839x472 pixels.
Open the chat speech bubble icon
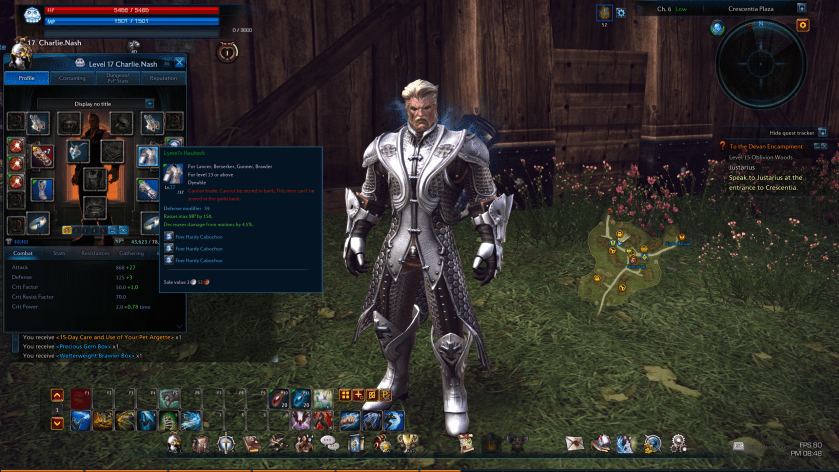pyautogui.click(x=327, y=443)
